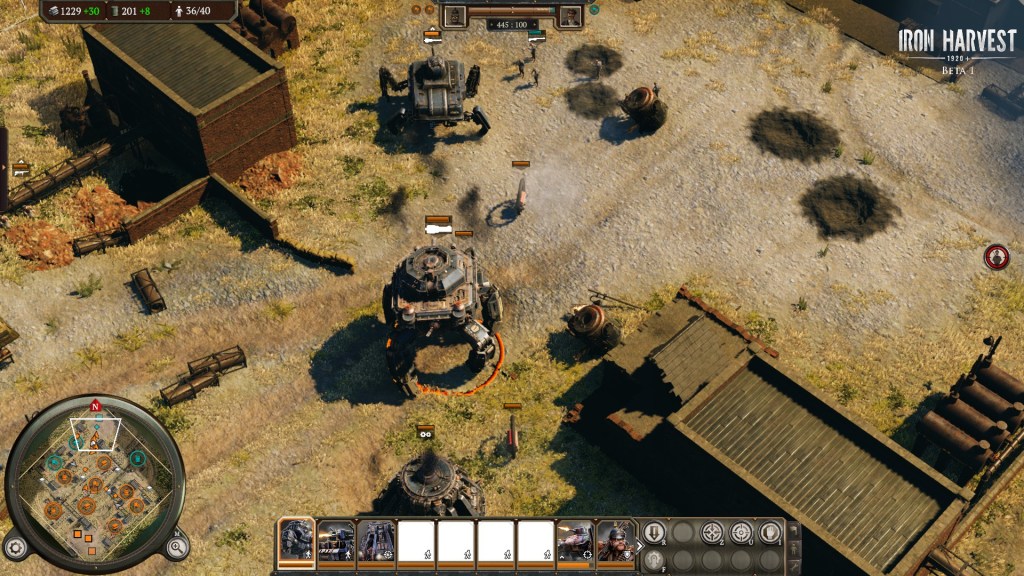Select the firing mech unit card
The height and width of the screenshot is (576, 1024).
(x=575, y=541)
